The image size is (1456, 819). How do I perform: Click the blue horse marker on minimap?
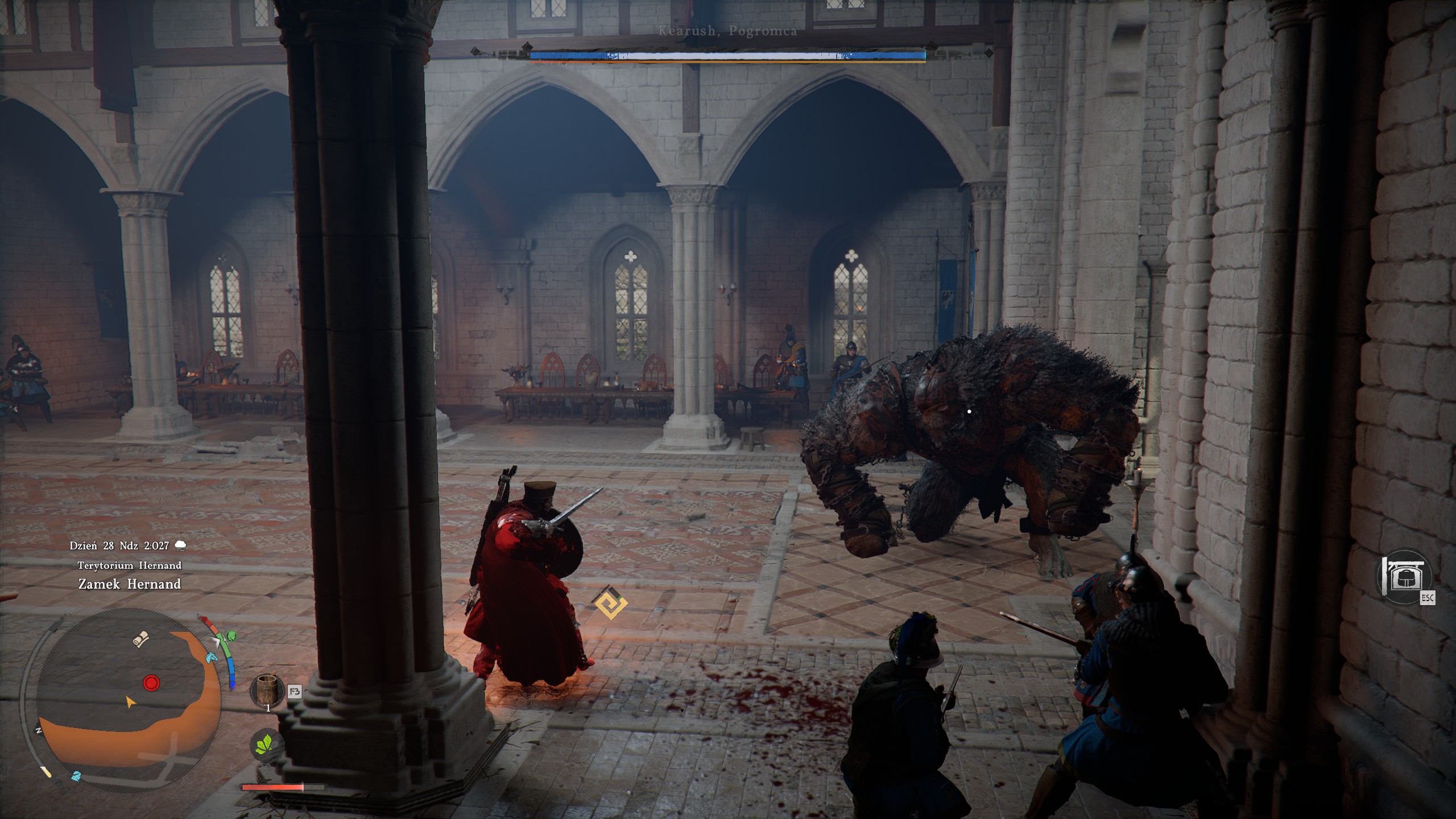coord(212,657)
